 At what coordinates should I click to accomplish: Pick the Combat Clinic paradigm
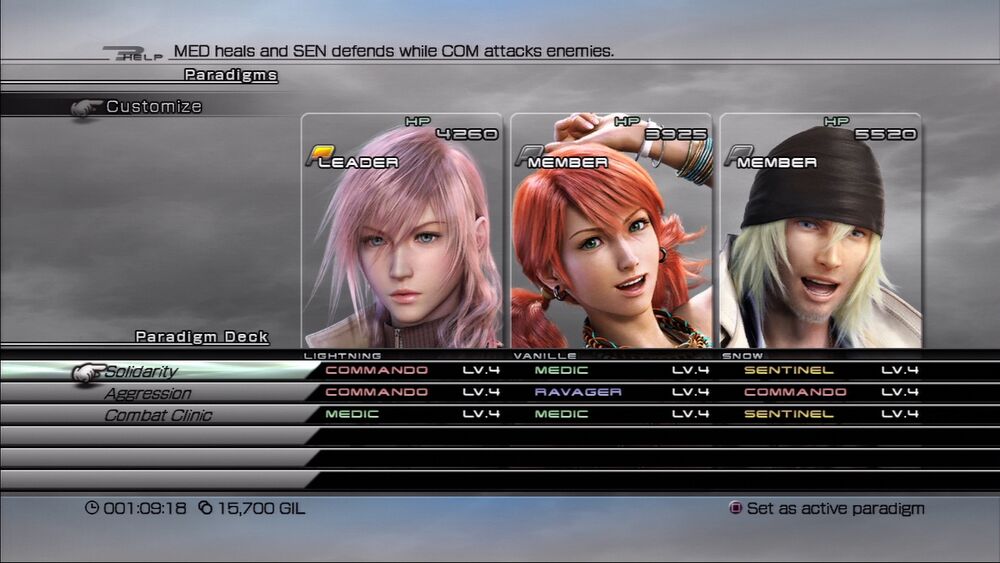(158, 415)
